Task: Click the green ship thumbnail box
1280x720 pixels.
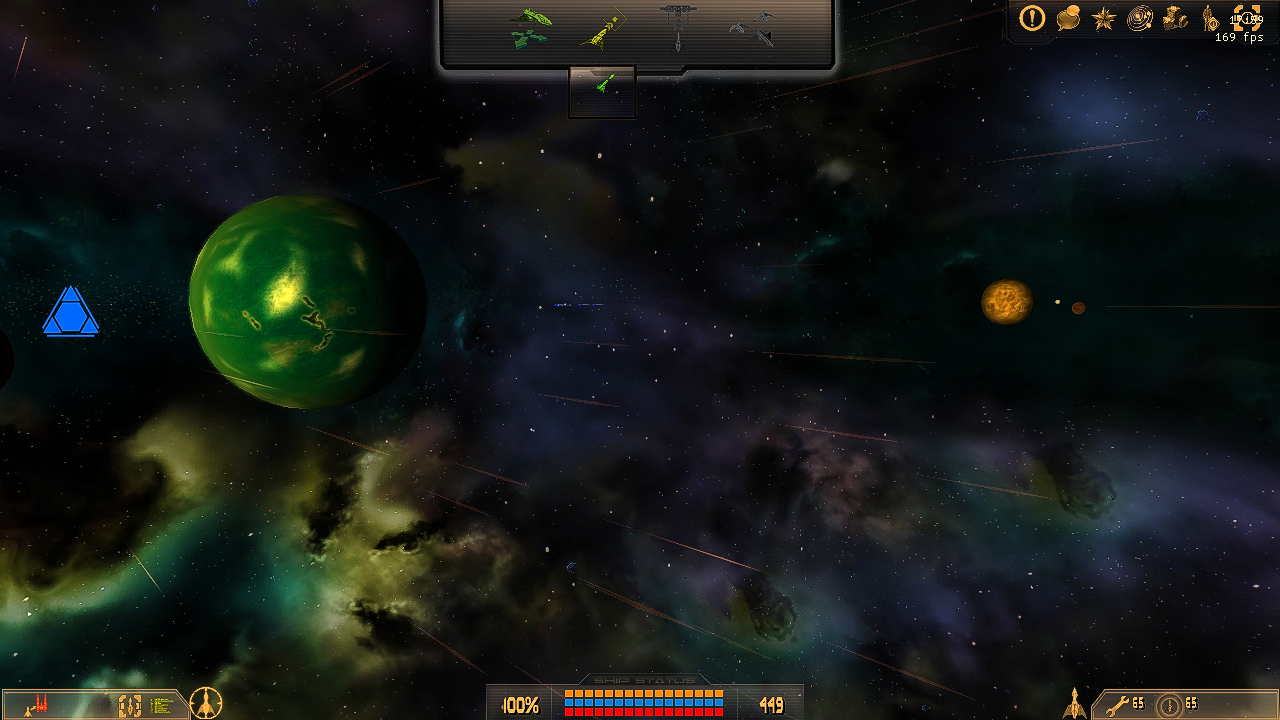Action: point(602,91)
